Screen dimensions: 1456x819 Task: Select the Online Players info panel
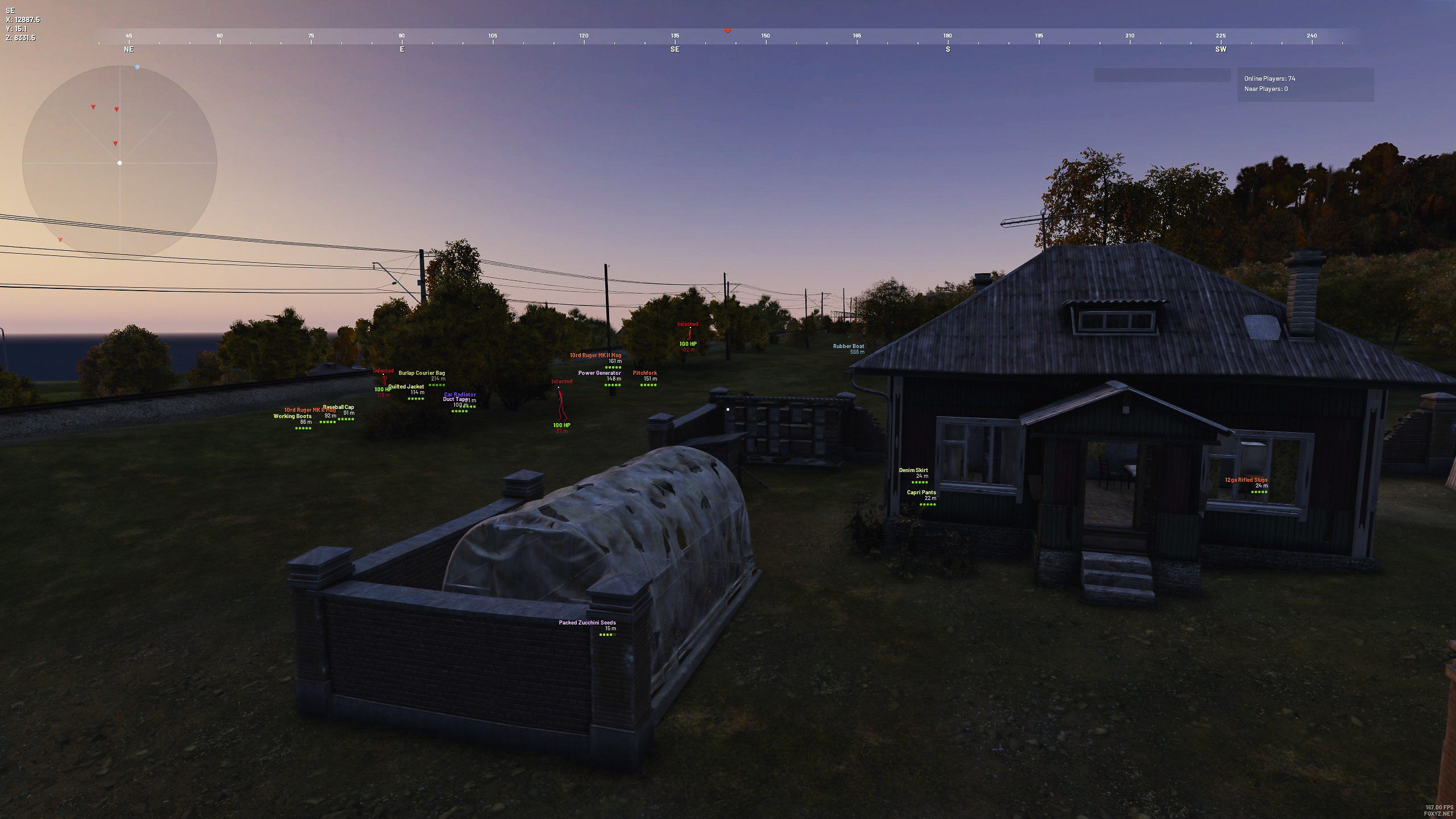point(1305,84)
